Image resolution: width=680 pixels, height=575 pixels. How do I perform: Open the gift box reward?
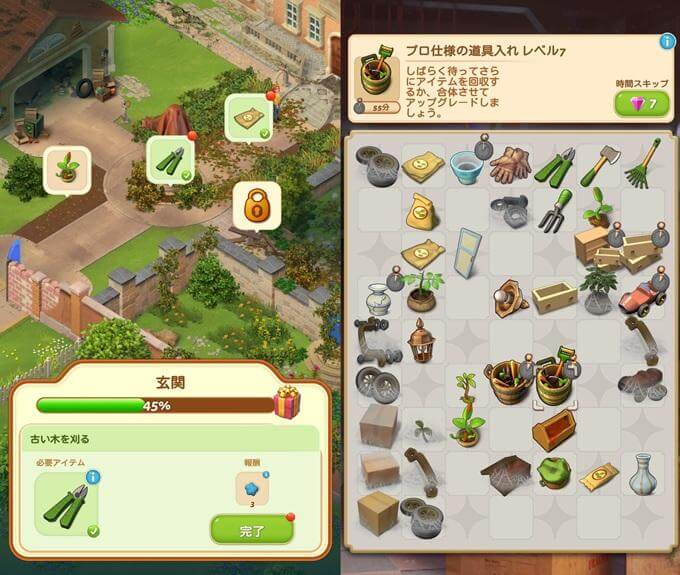coord(287,403)
